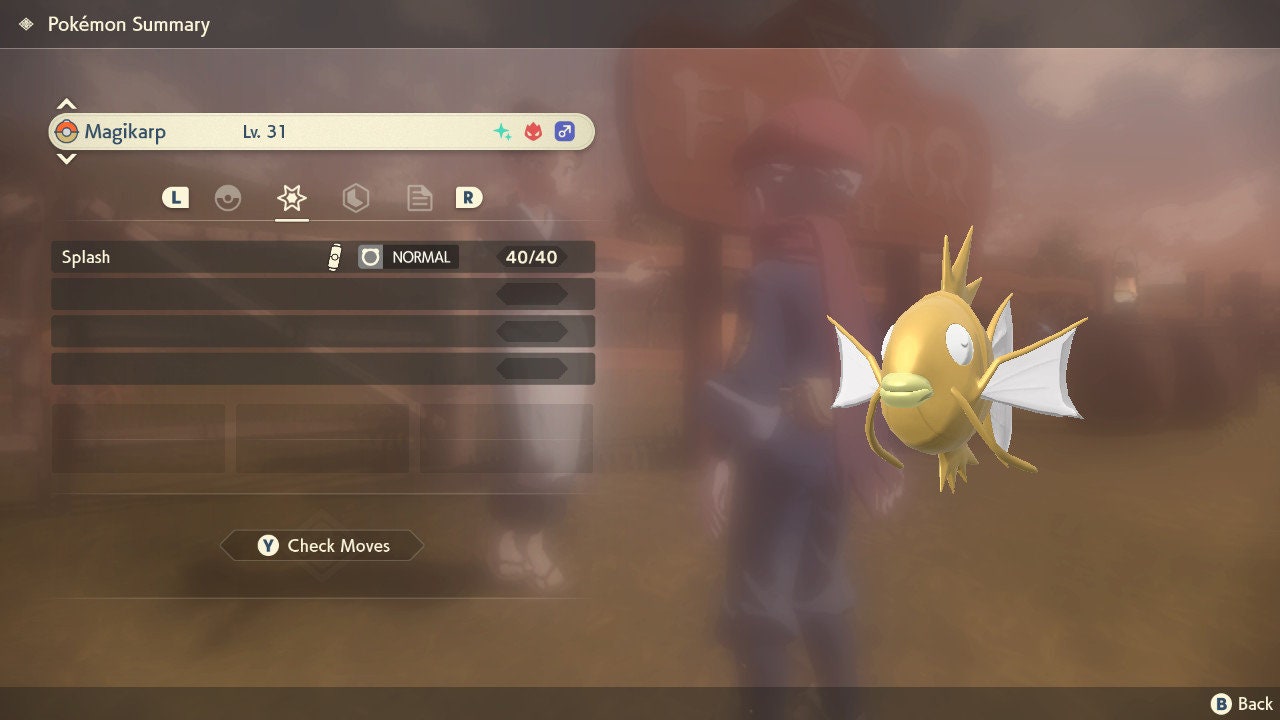The height and width of the screenshot is (720, 1280).
Task: Collapse to next Pokémon with the down arrow
Action: coord(66,158)
